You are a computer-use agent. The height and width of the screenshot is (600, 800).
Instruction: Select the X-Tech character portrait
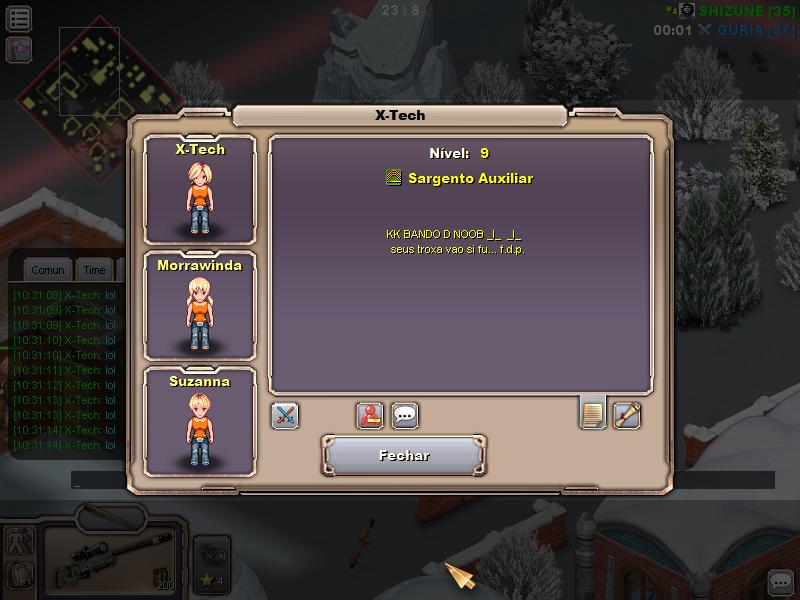(x=200, y=190)
